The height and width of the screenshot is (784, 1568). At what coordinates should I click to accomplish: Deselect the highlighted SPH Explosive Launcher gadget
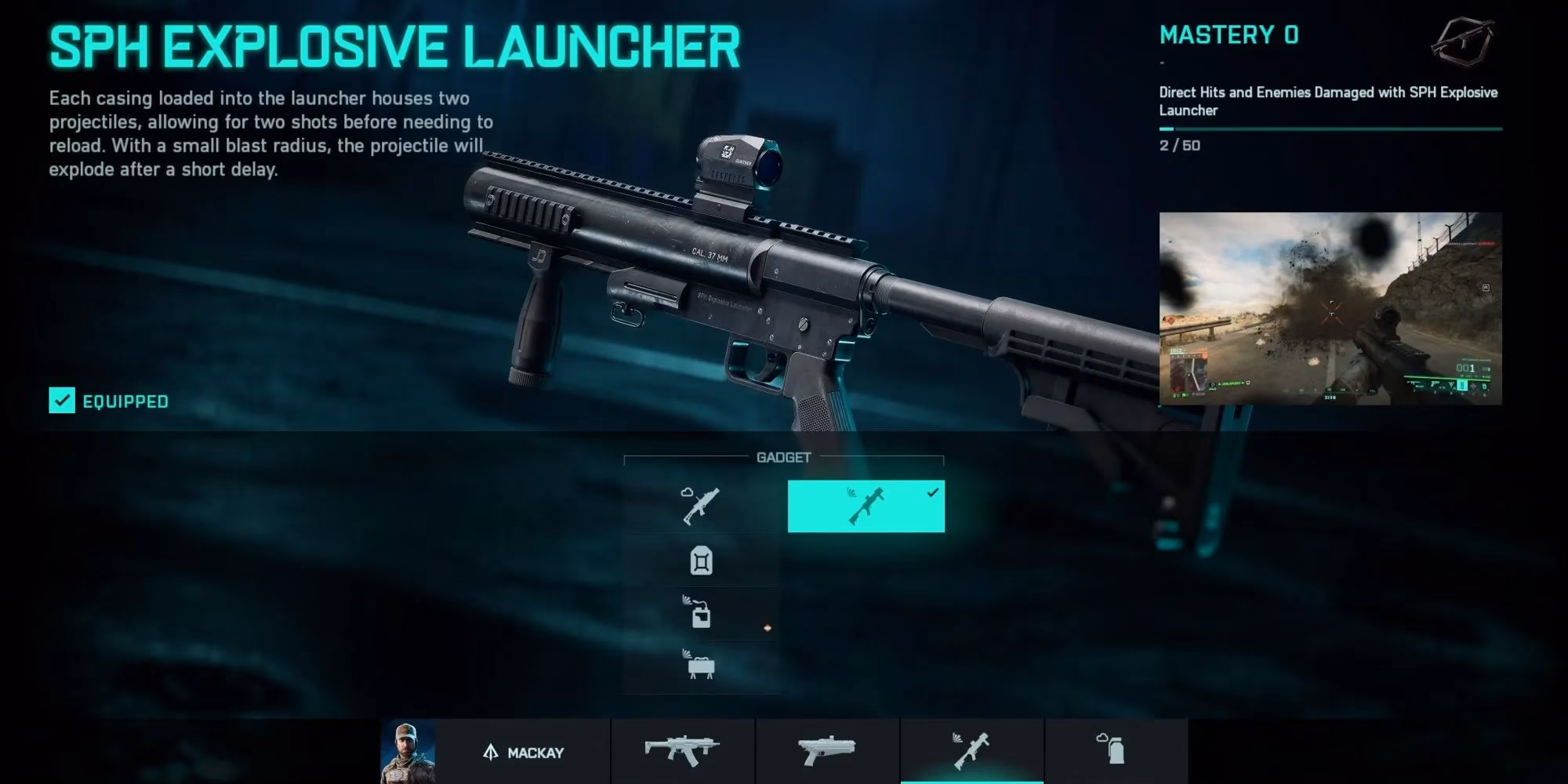pyautogui.click(x=866, y=506)
